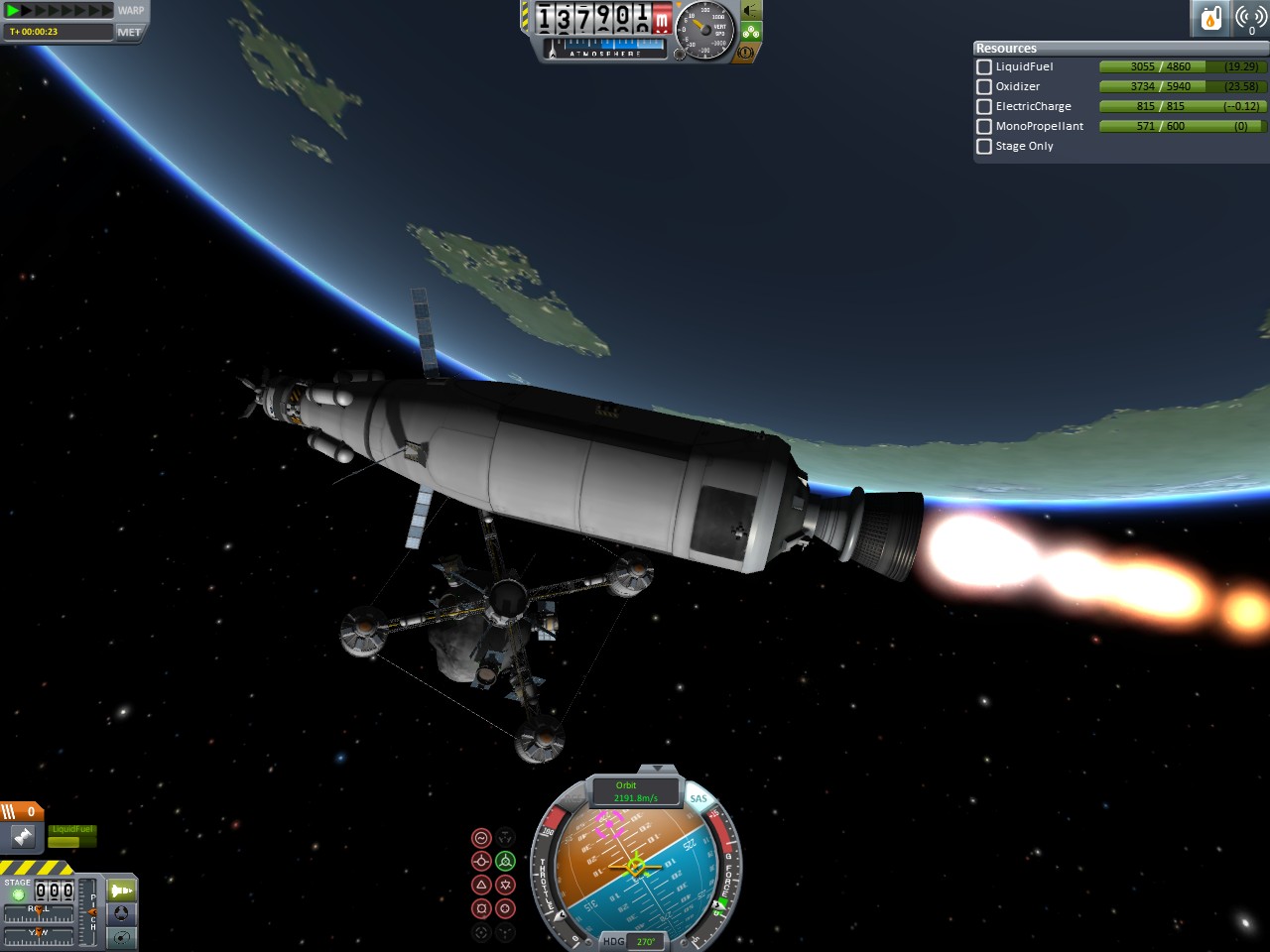
Task: Switch to staging mode rocket button
Action: coord(121,891)
